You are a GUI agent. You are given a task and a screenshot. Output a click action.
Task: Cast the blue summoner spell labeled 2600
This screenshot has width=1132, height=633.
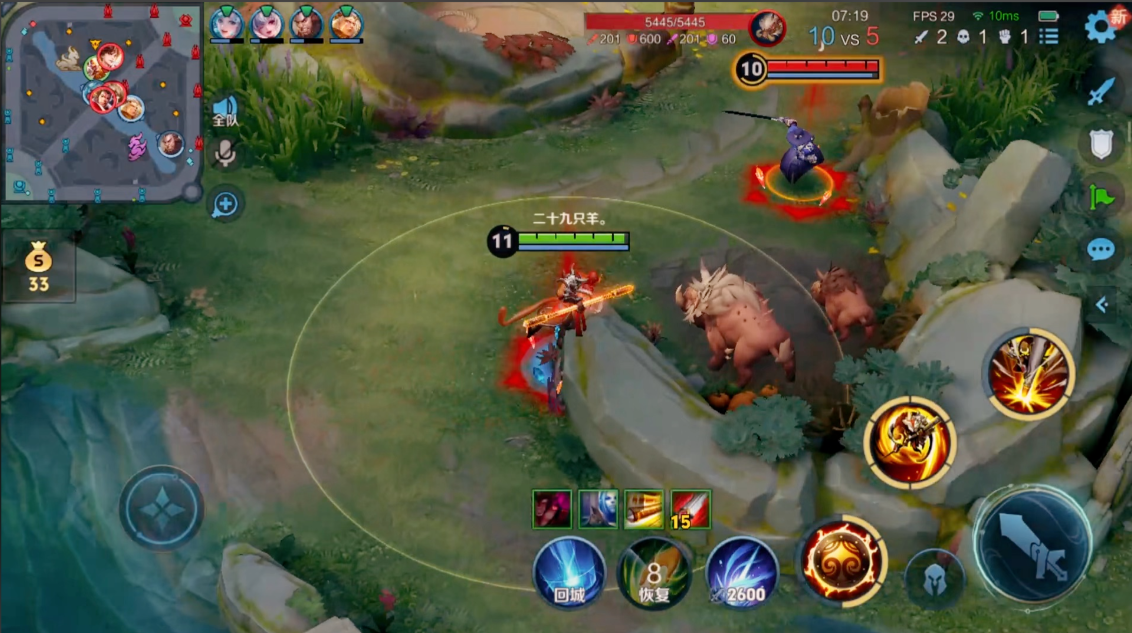[741, 572]
